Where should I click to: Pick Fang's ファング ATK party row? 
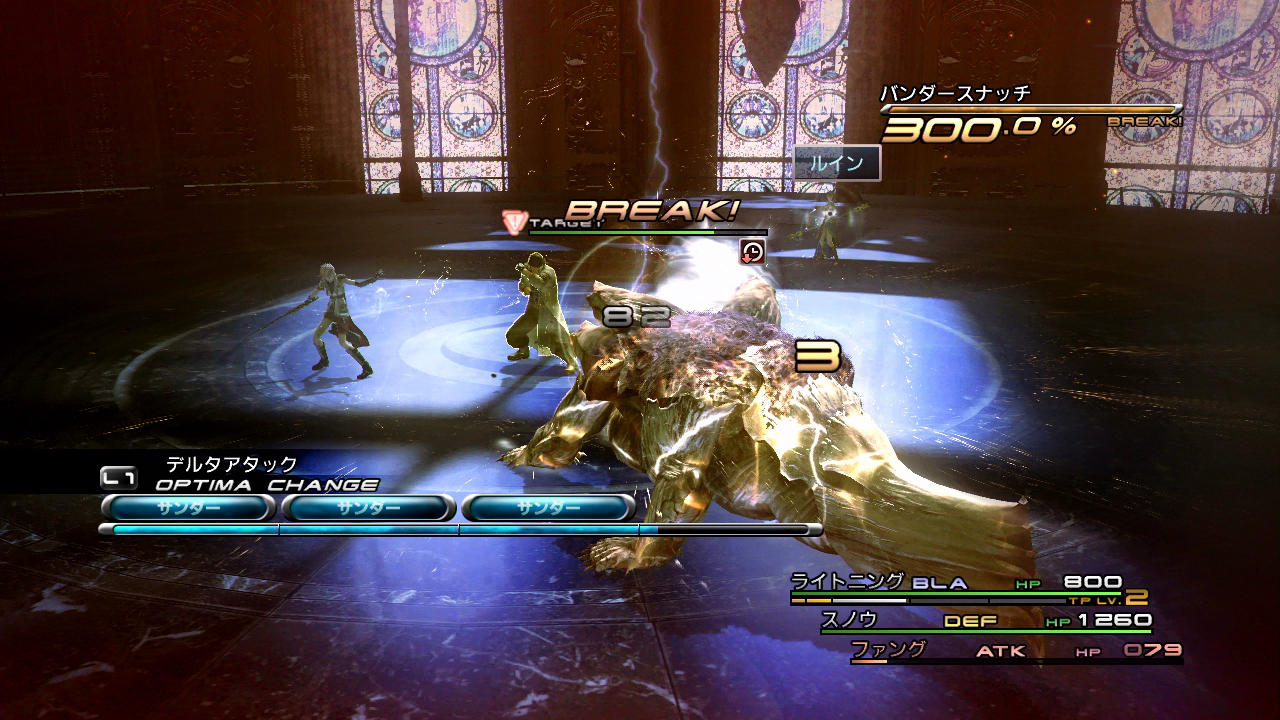1015,651
